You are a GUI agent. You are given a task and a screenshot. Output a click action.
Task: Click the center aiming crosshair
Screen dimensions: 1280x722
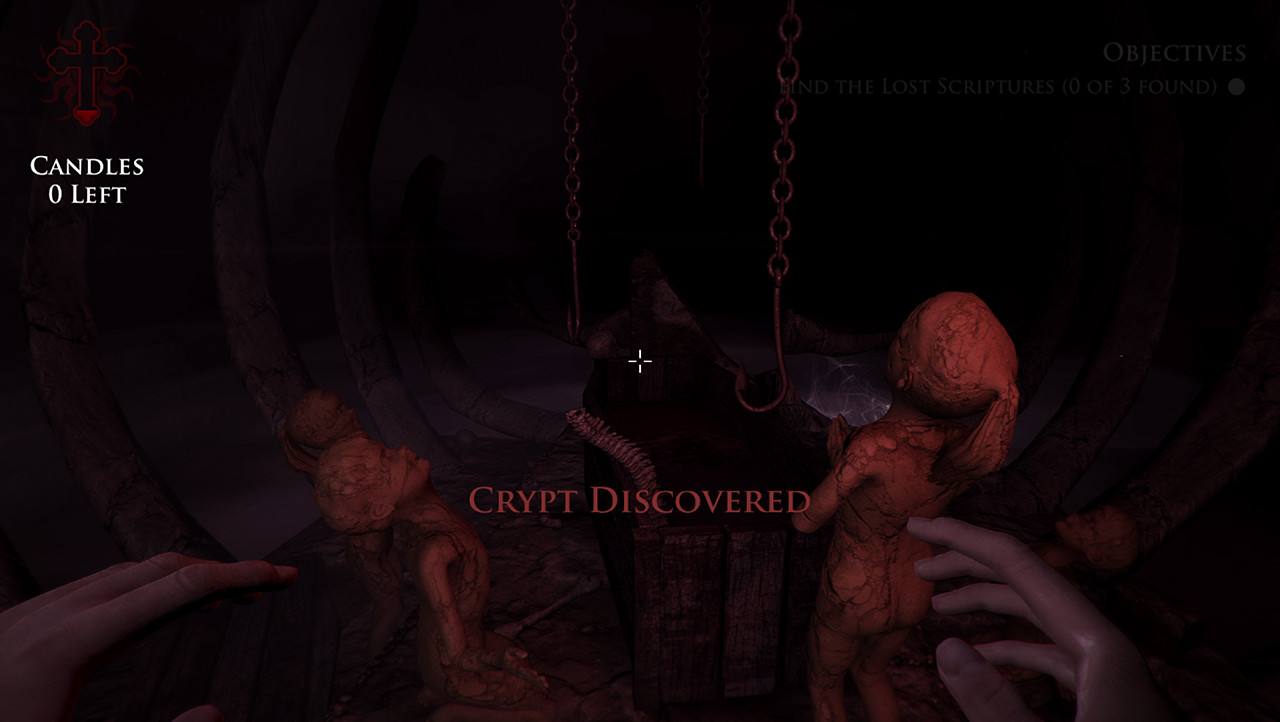click(x=639, y=360)
